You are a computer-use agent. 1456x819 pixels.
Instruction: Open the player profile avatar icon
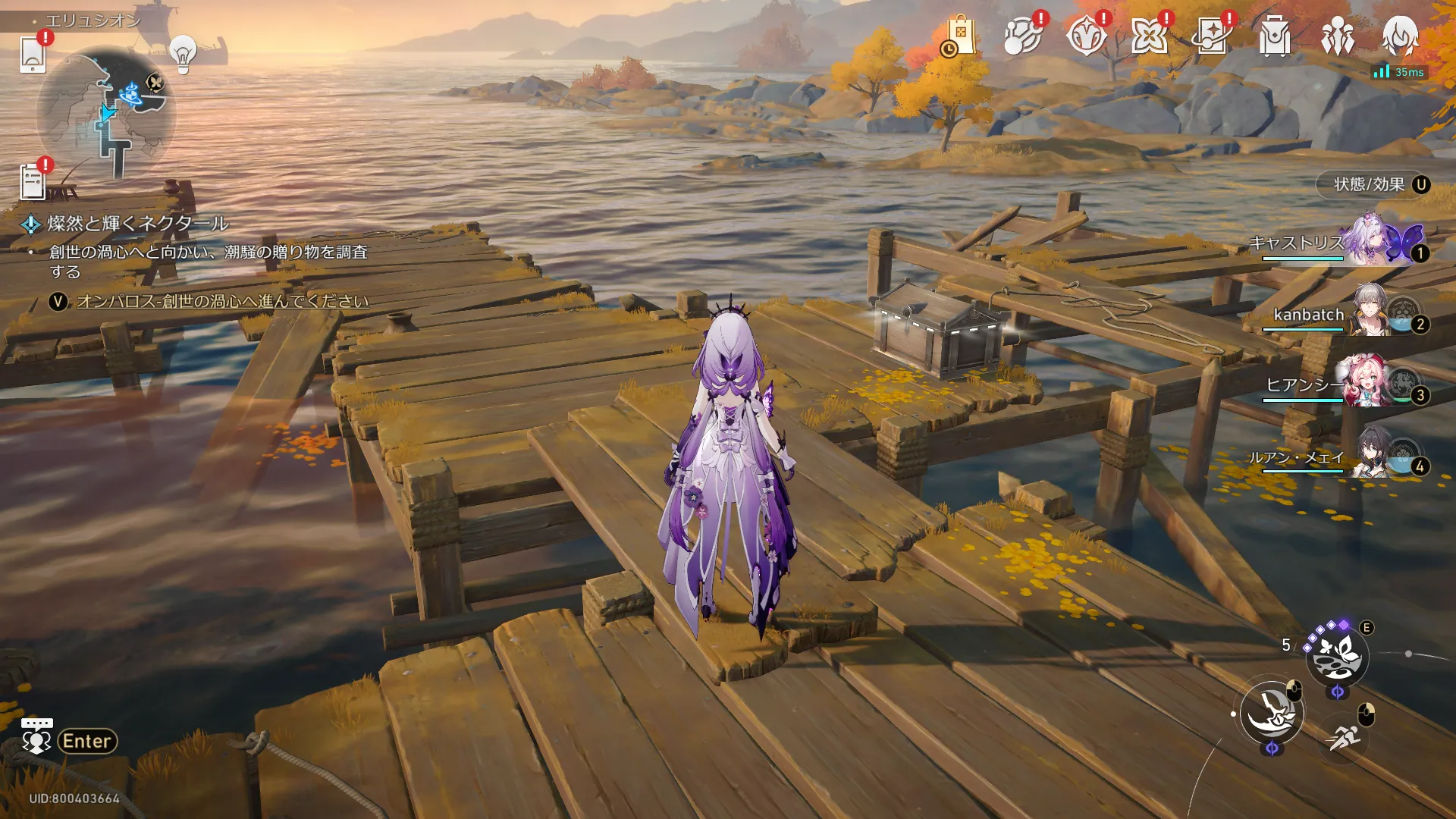click(1400, 35)
